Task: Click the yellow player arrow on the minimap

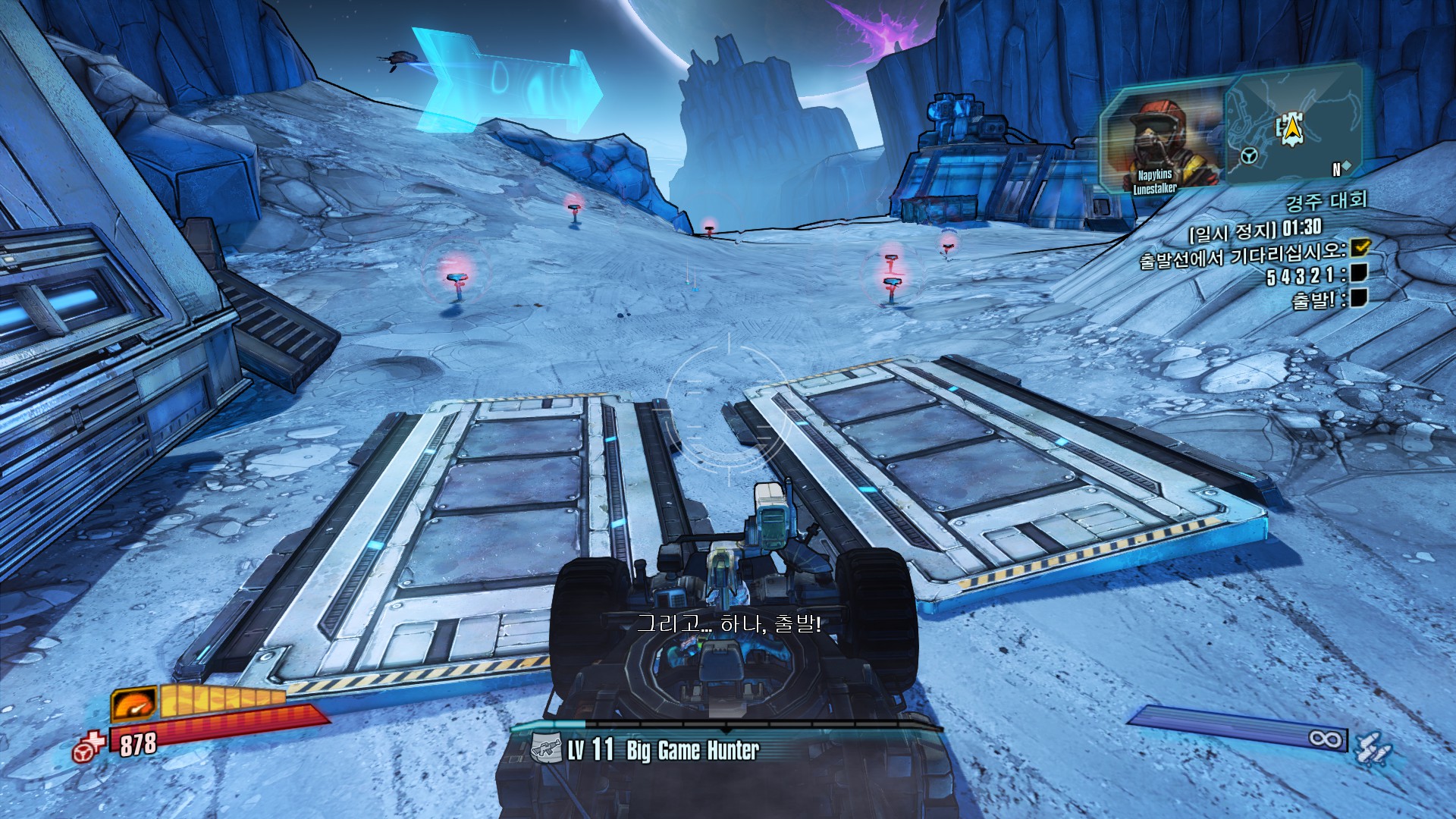Action: pos(1291,130)
